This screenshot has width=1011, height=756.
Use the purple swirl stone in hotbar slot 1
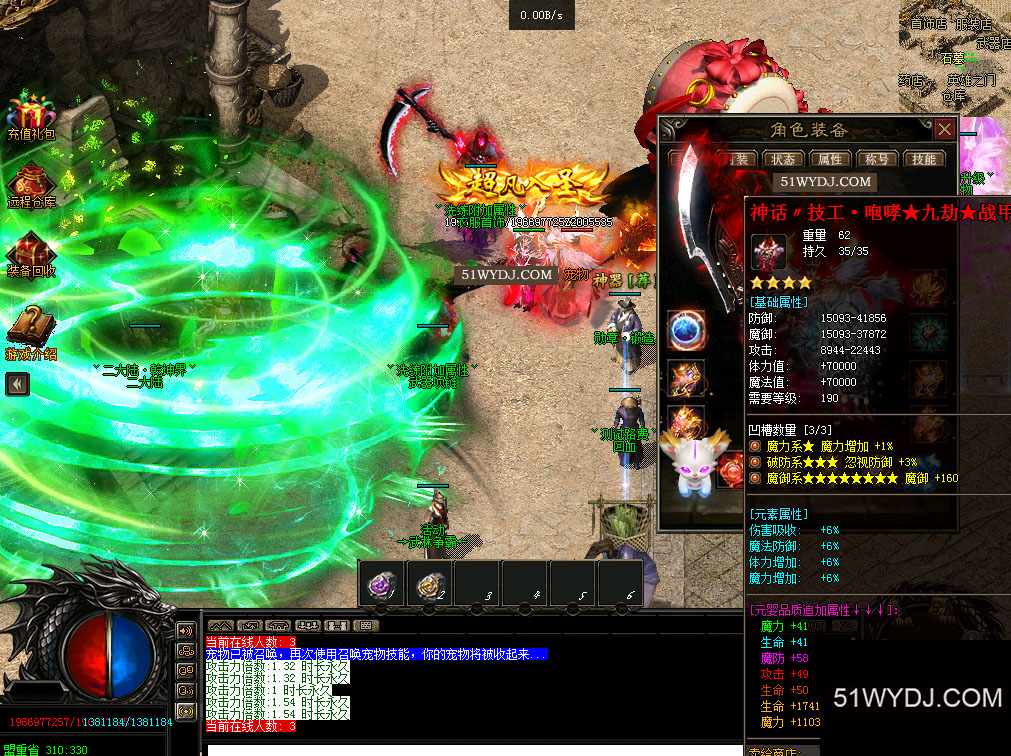(x=381, y=584)
